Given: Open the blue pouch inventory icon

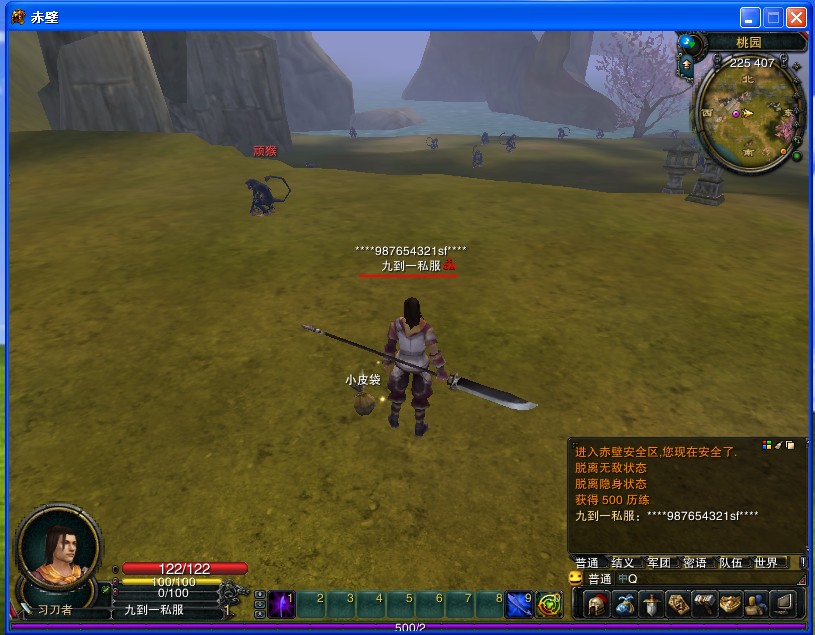Looking at the screenshot, I should 625,604.
